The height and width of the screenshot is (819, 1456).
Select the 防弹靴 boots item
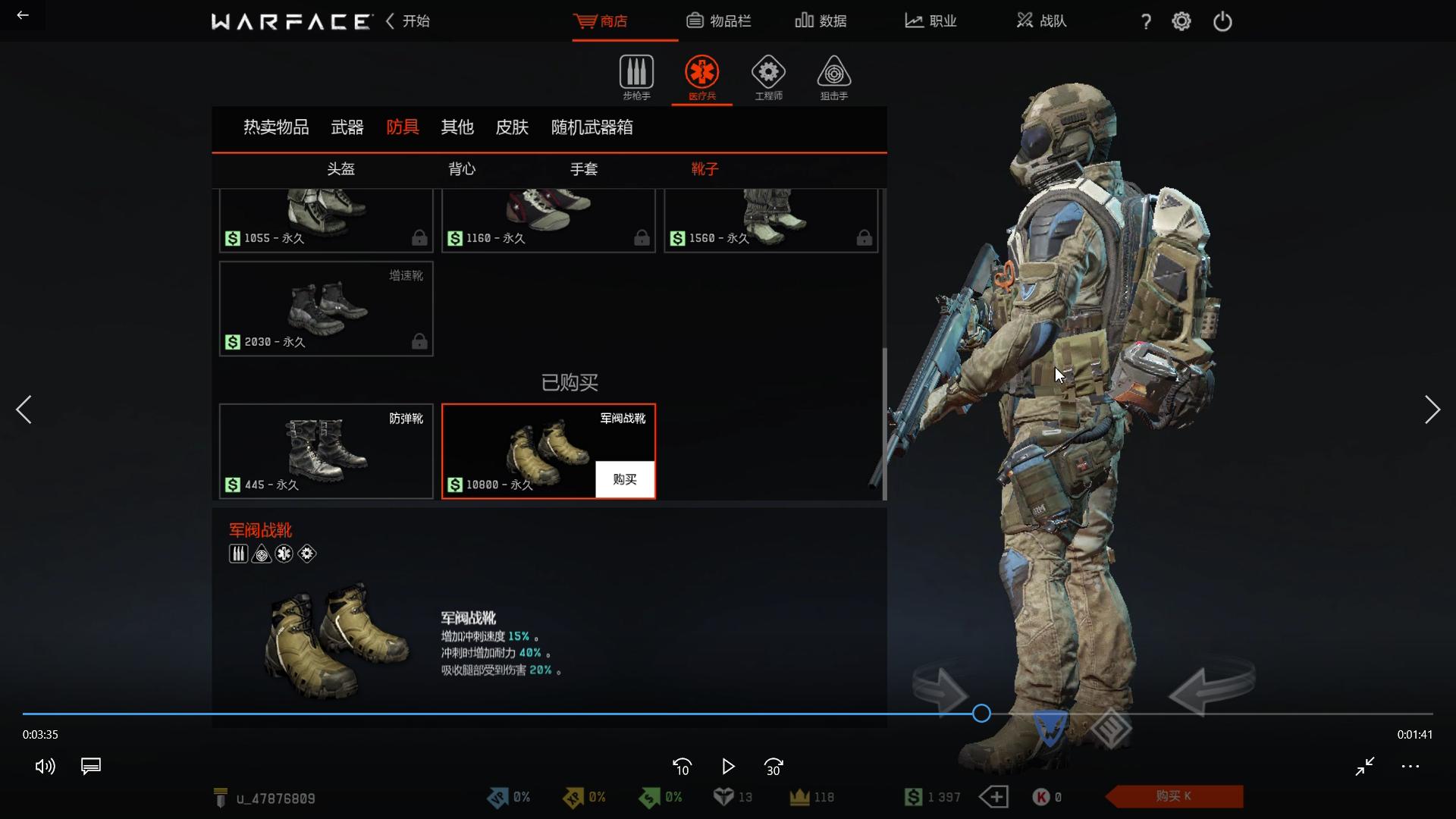(326, 451)
